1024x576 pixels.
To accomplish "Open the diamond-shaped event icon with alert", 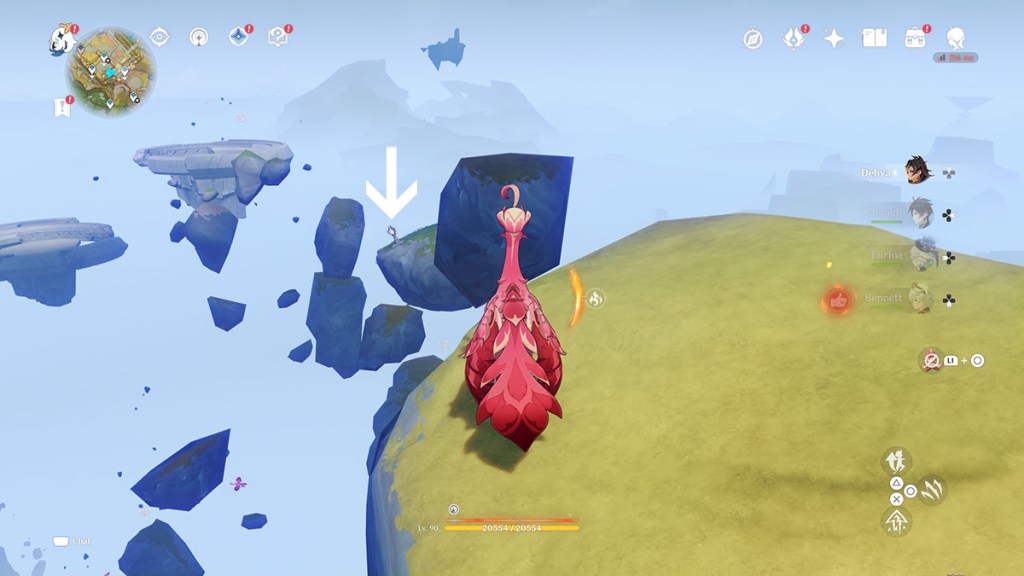I will 238,37.
